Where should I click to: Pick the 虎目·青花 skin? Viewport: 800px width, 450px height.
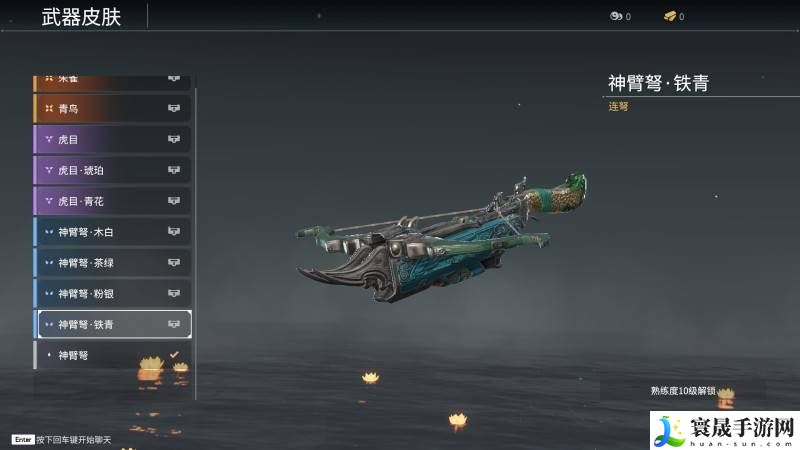(x=112, y=201)
